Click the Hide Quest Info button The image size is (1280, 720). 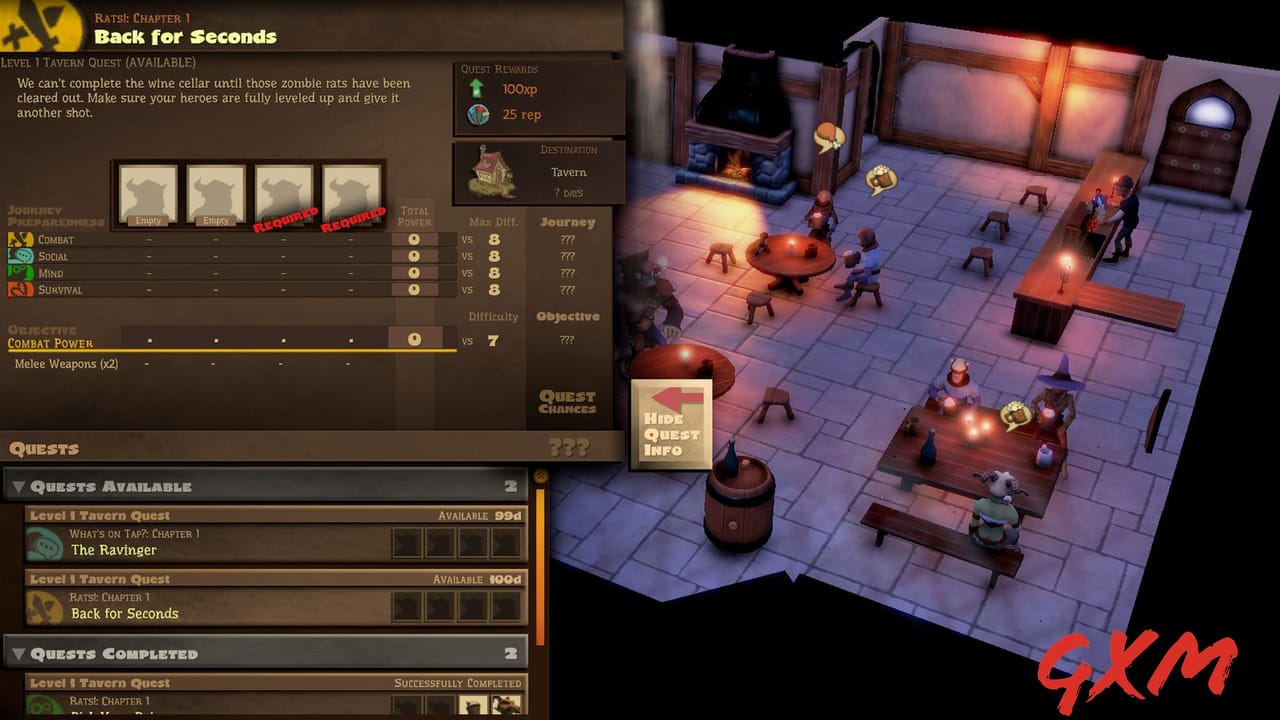[671, 424]
